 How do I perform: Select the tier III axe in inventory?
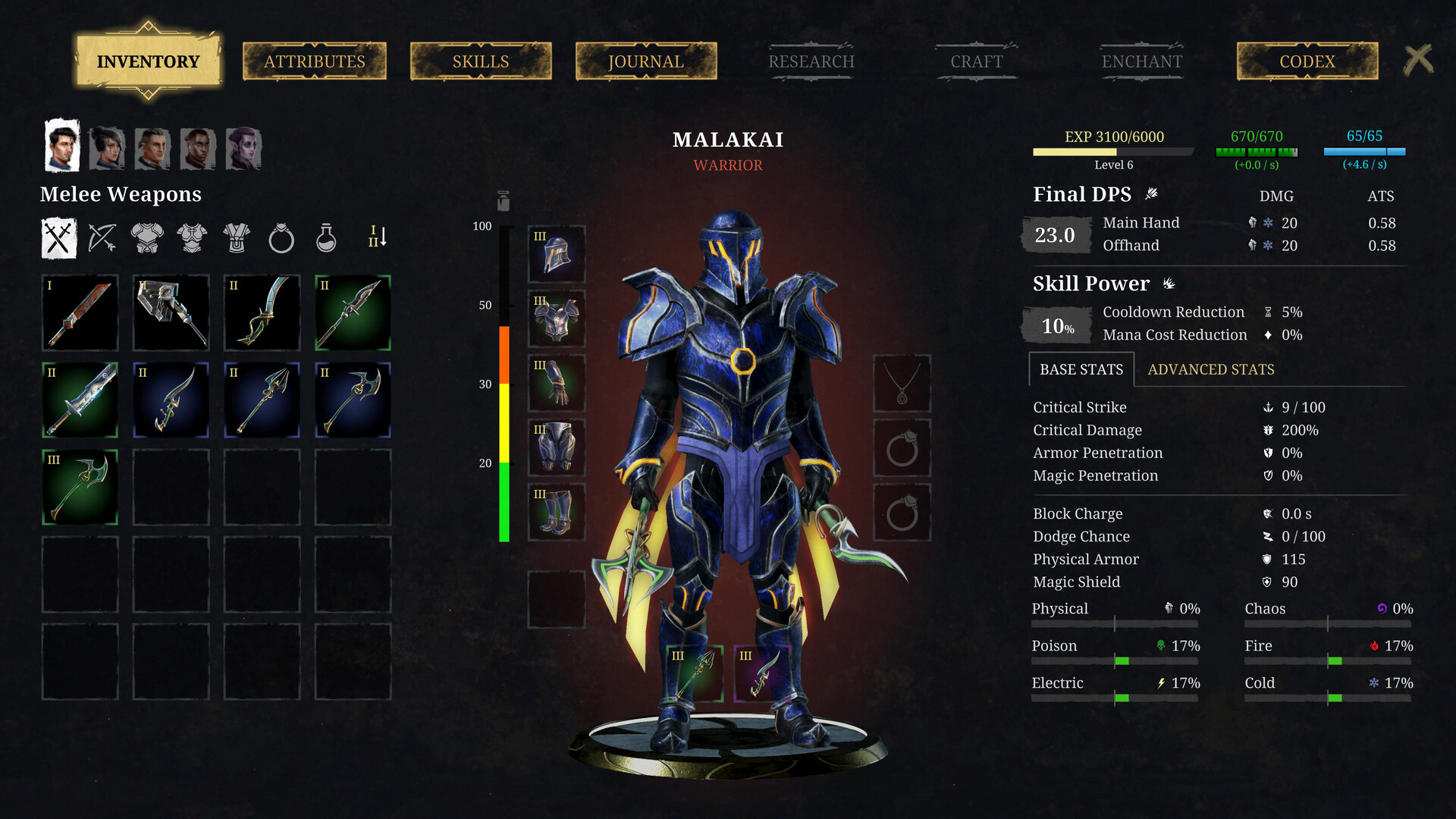coord(79,485)
